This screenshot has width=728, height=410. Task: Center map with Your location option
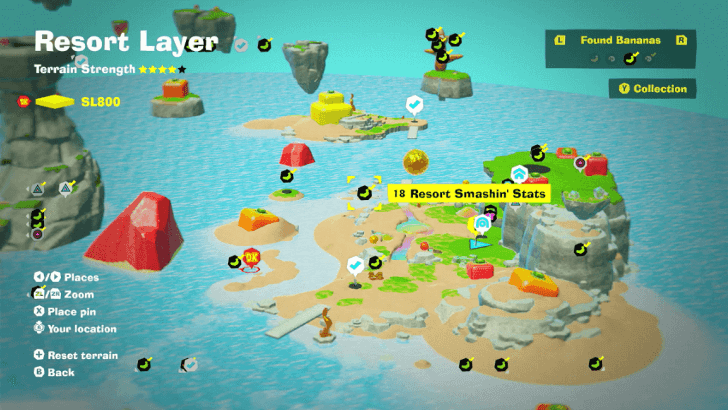point(74,329)
